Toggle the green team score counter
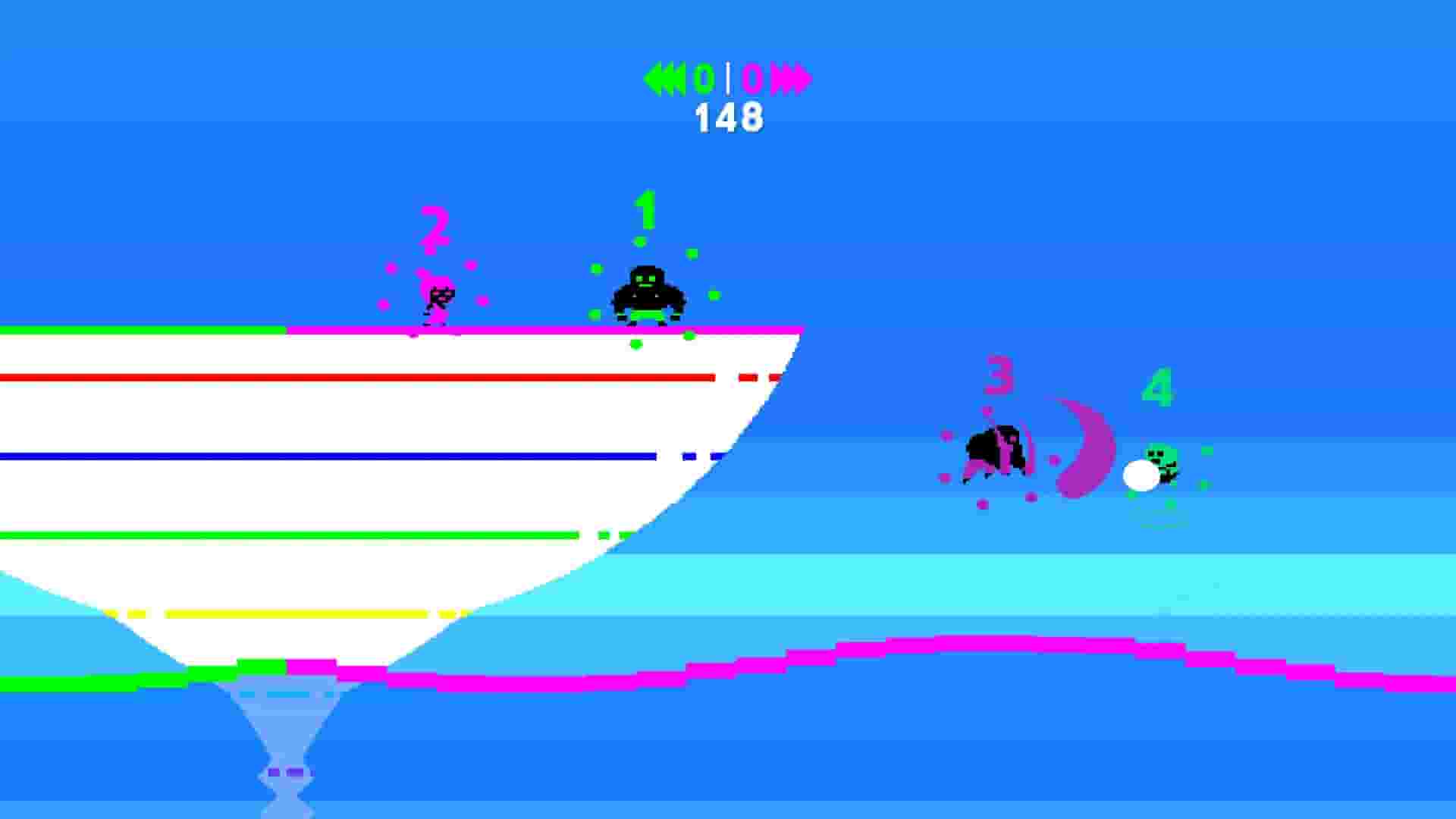Viewport: 1456px width, 819px height. point(705,76)
